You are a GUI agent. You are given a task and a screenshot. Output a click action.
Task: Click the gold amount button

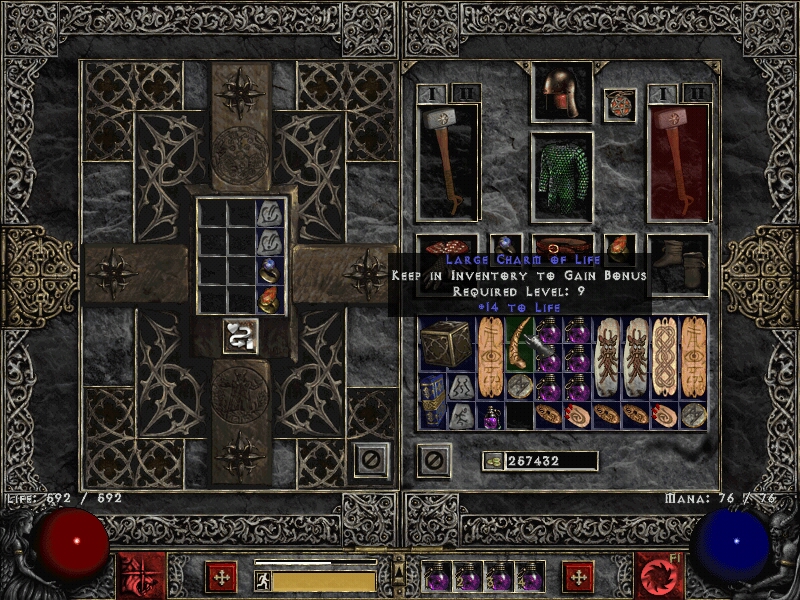[492, 460]
